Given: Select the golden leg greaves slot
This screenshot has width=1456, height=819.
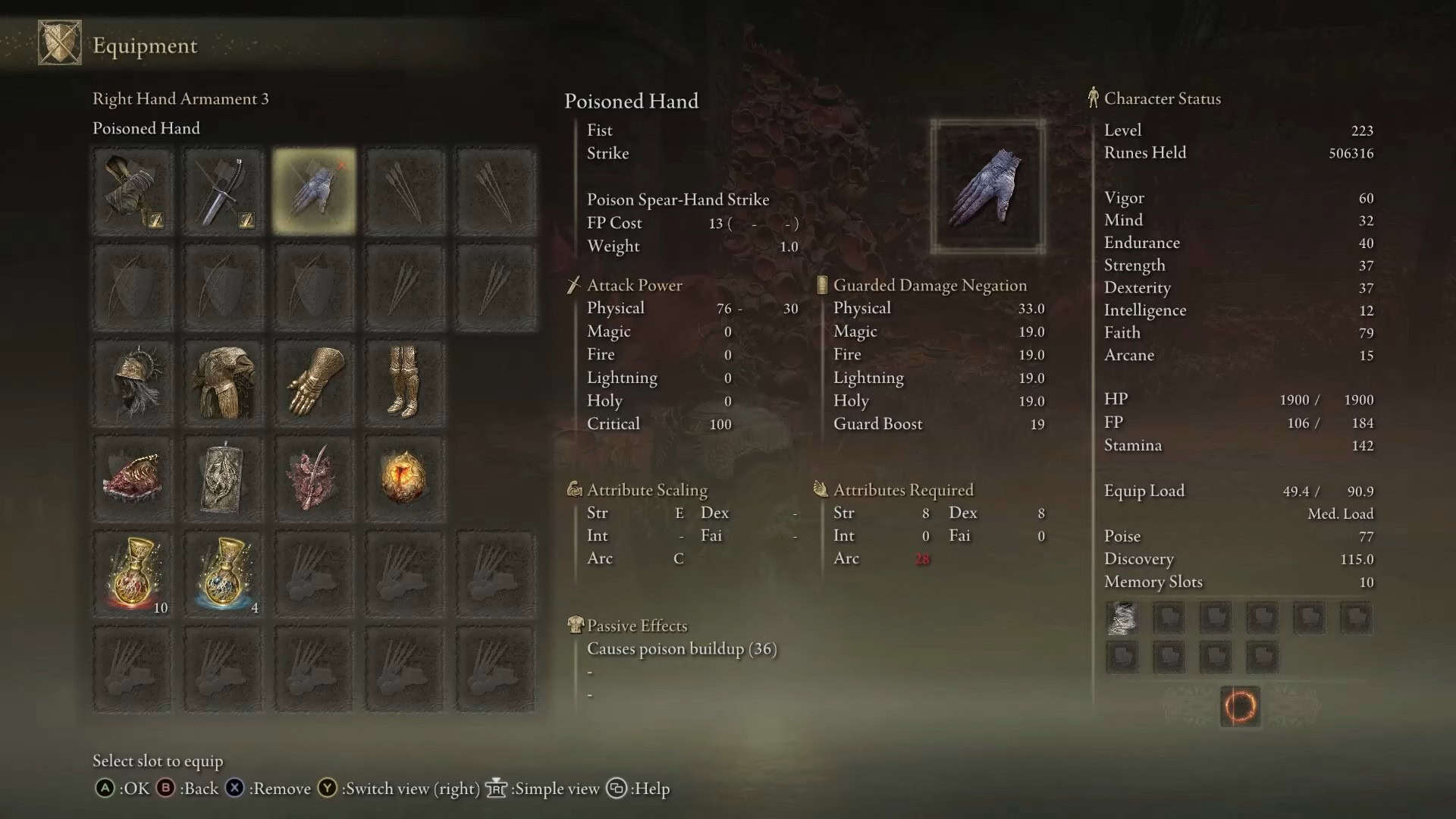Looking at the screenshot, I should click(x=404, y=382).
